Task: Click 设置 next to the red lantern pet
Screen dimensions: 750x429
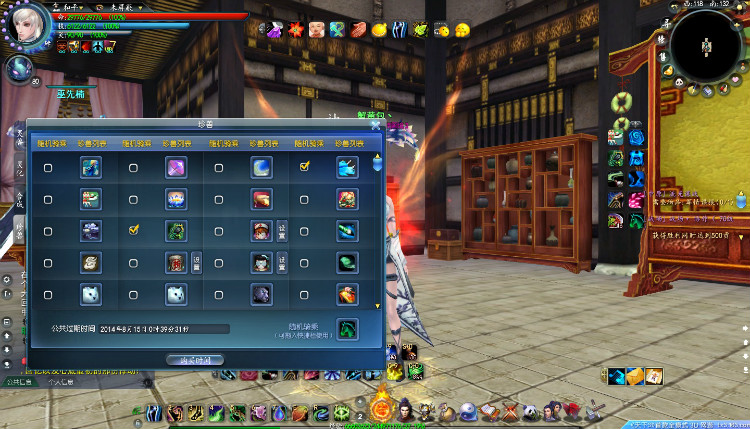Action: (x=196, y=262)
